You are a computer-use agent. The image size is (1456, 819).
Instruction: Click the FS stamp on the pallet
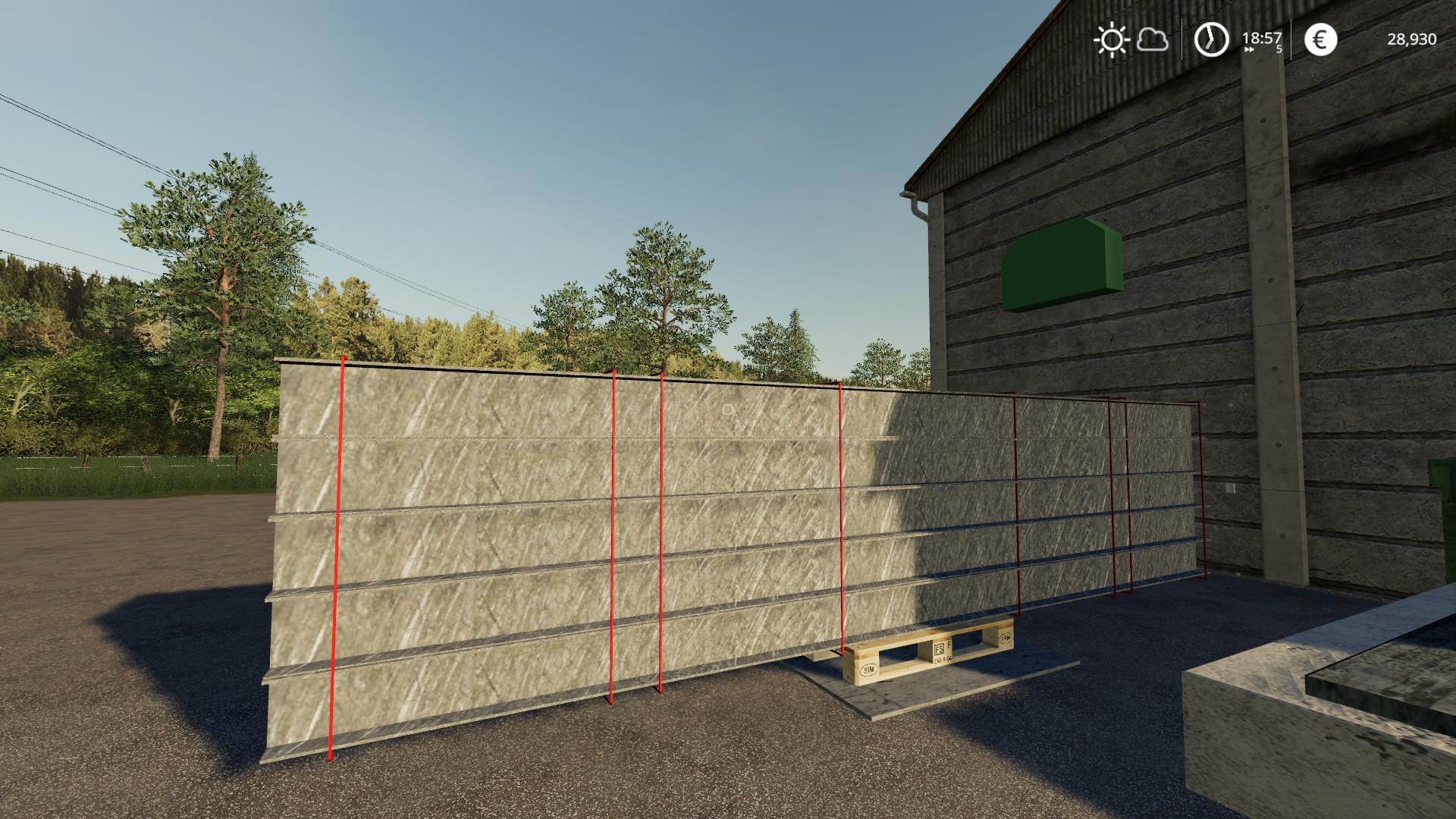tap(940, 649)
